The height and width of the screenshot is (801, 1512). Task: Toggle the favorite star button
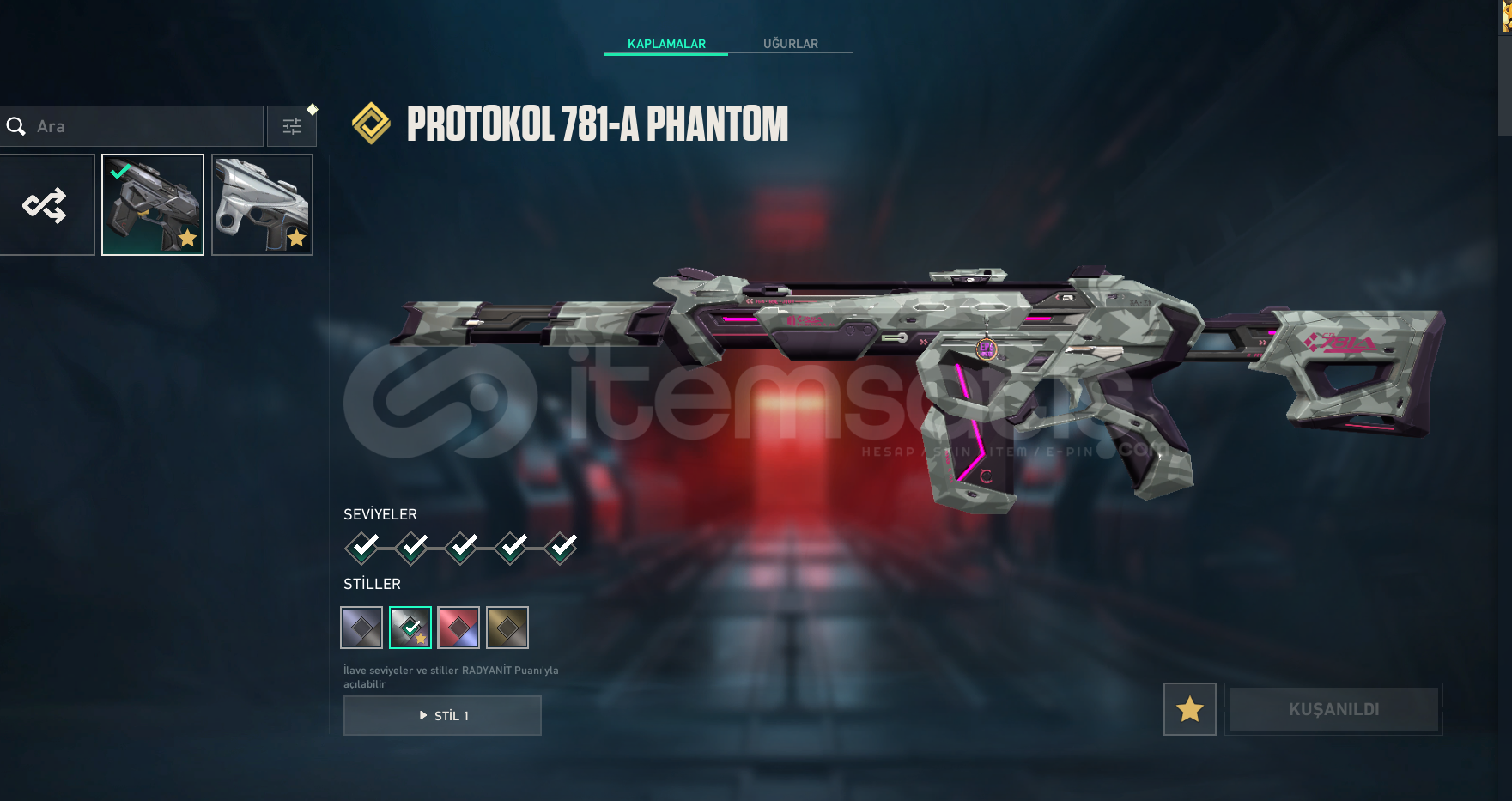pos(1189,709)
